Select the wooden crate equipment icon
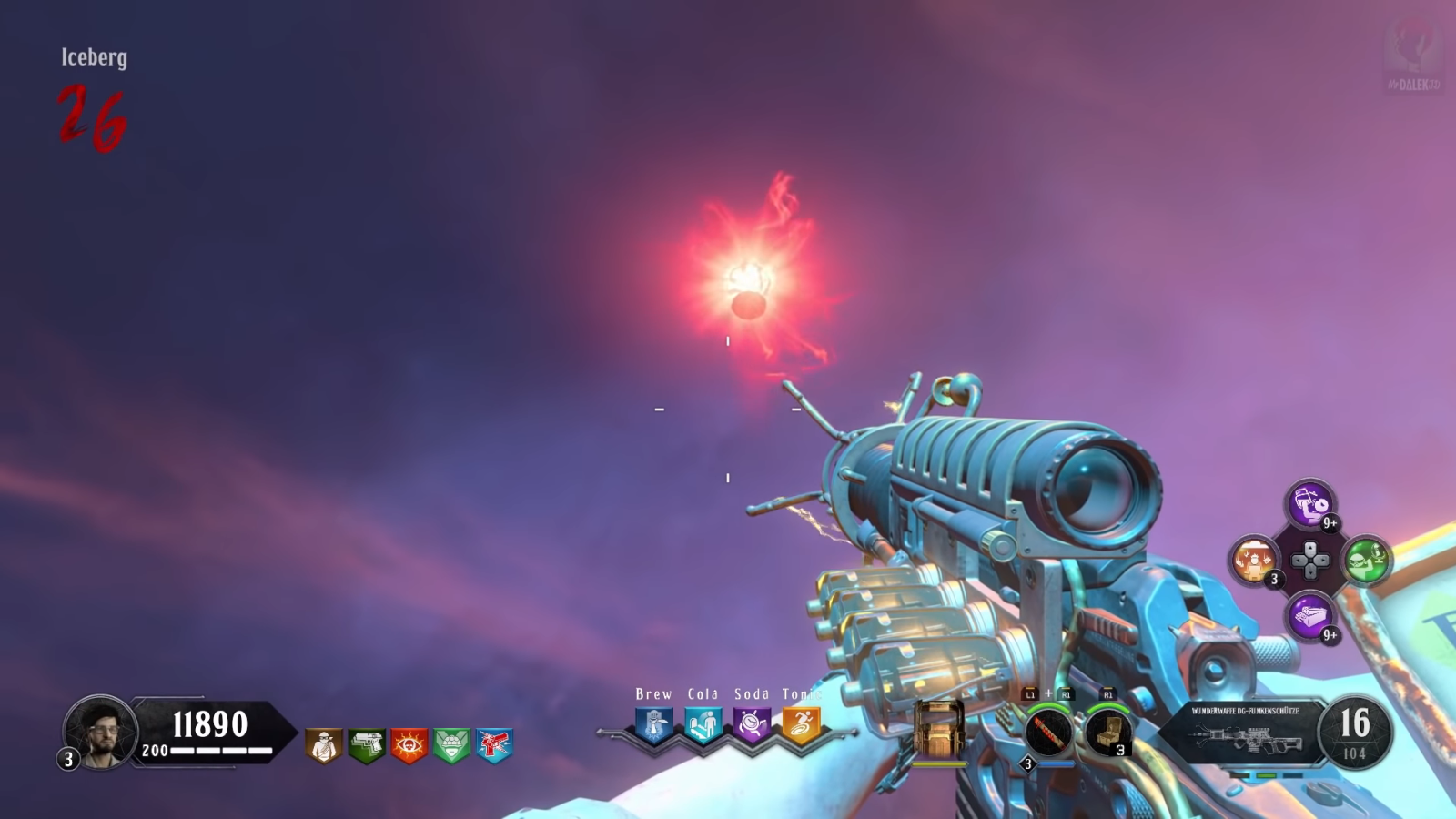 coord(1108,732)
